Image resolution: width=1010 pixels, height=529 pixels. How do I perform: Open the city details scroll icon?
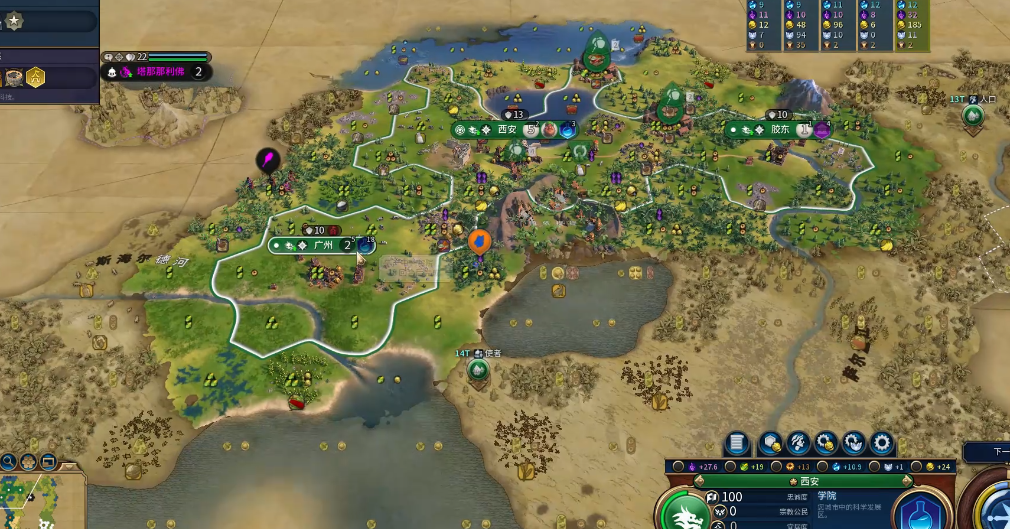[736, 442]
